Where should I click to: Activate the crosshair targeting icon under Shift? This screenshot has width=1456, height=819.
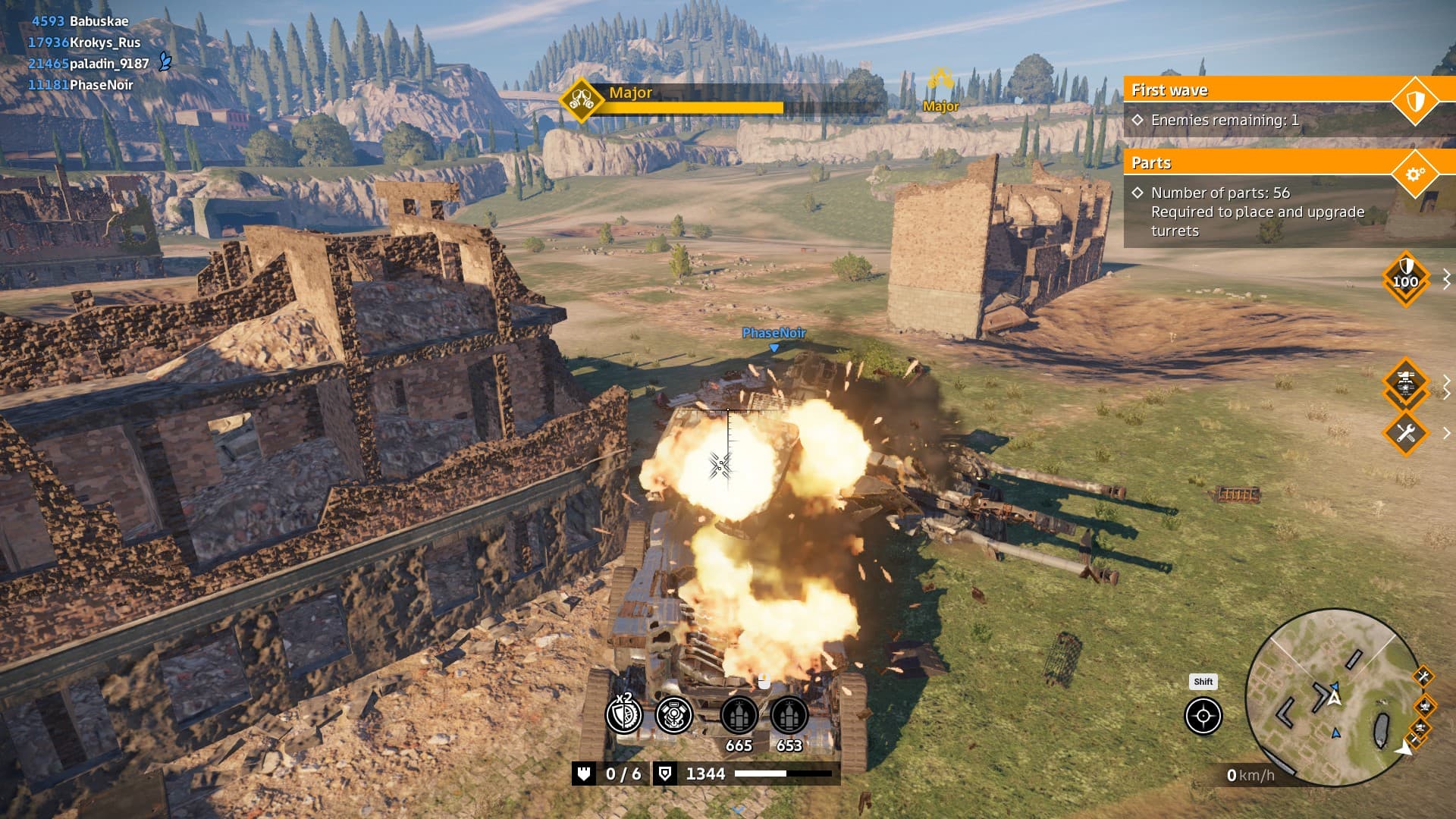[1203, 717]
